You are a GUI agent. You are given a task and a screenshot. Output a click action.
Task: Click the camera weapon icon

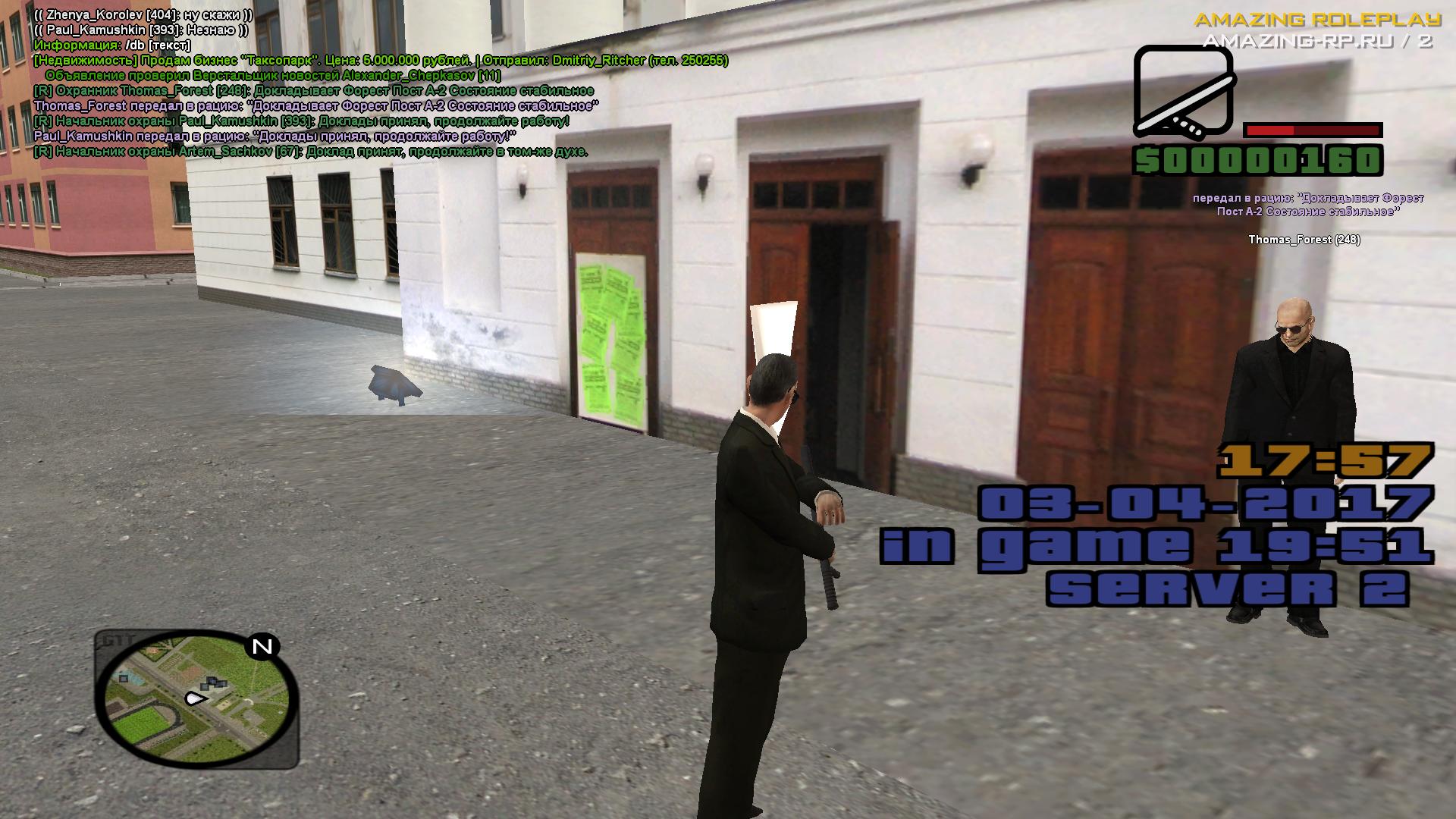click(x=1183, y=91)
